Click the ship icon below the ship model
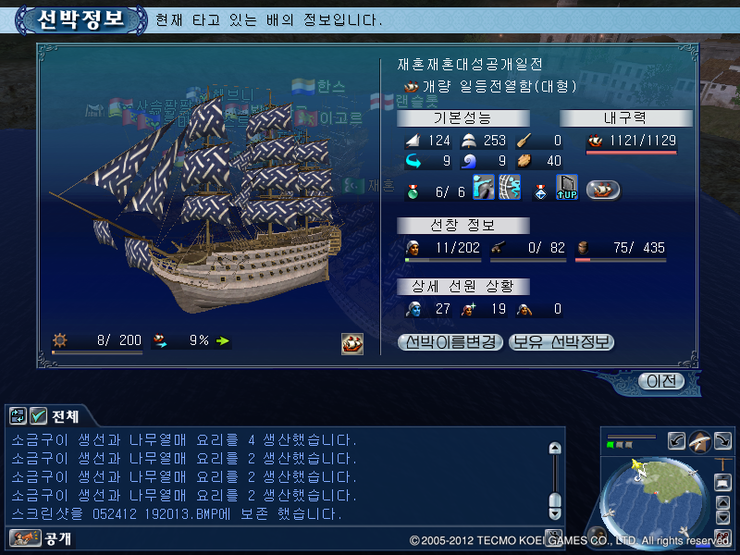 (x=352, y=343)
